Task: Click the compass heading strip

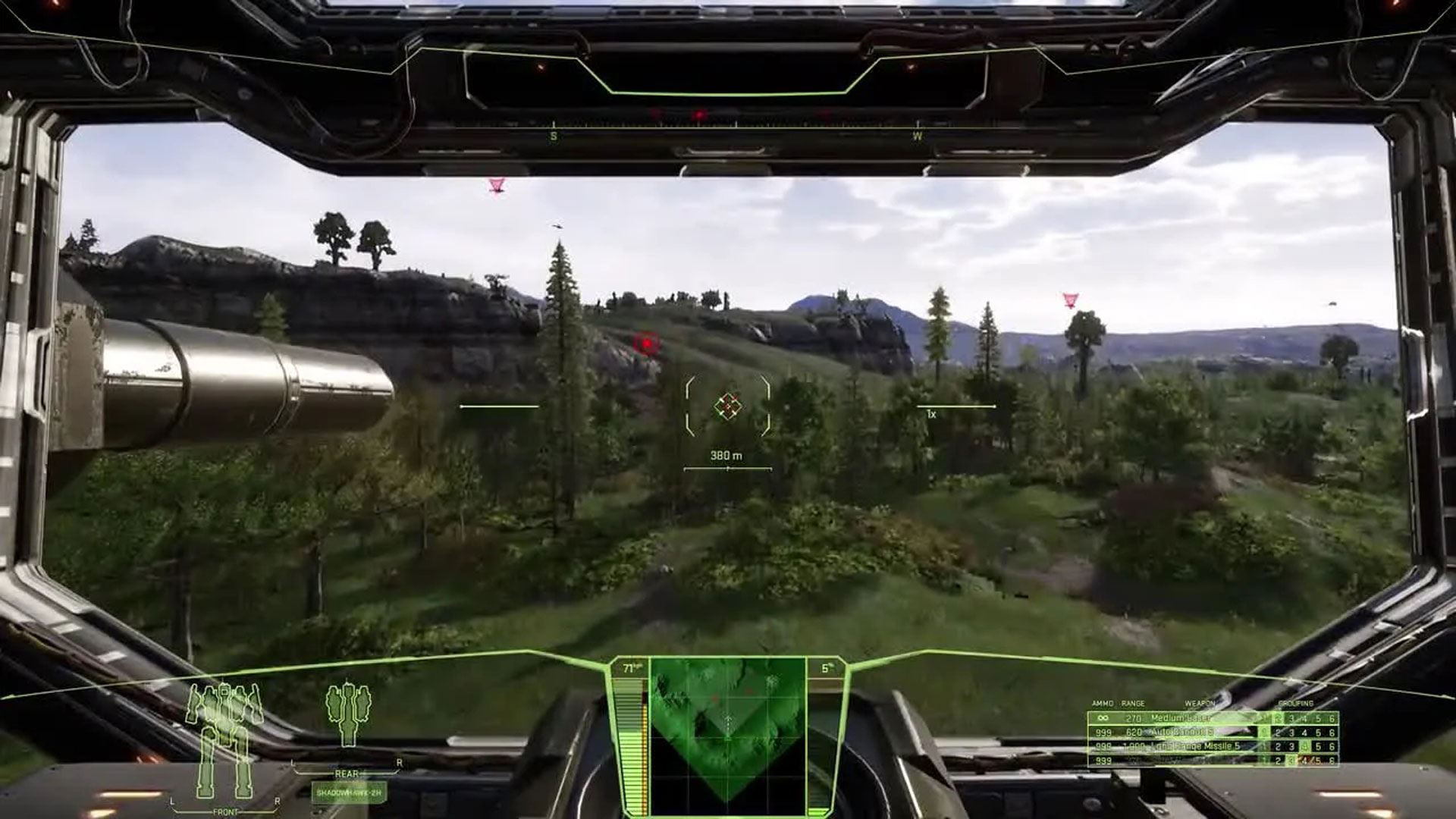Action: [x=728, y=124]
